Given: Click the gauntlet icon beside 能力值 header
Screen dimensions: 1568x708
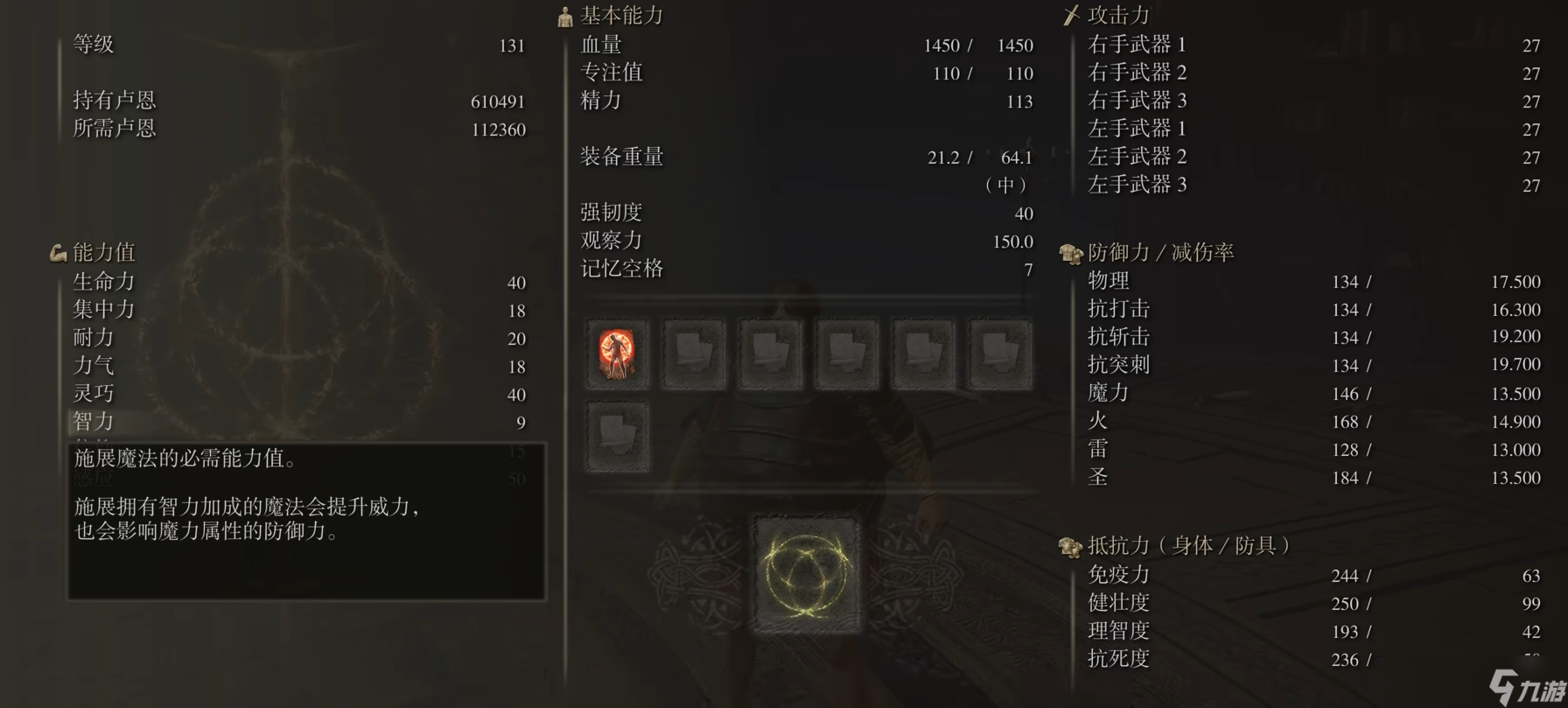Looking at the screenshot, I should click(x=56, y=252).
